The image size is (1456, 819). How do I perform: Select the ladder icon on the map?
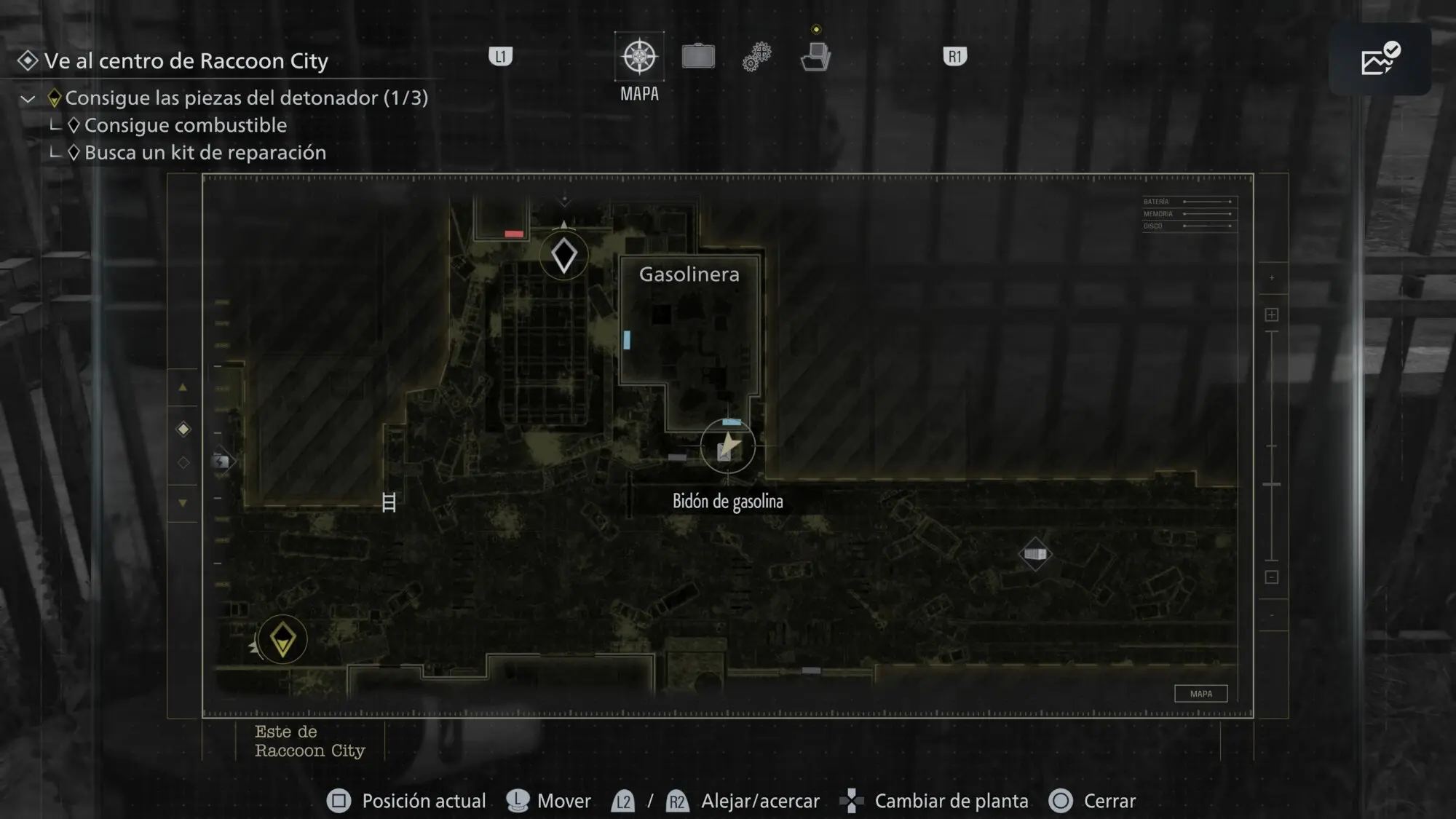point(389,502)
